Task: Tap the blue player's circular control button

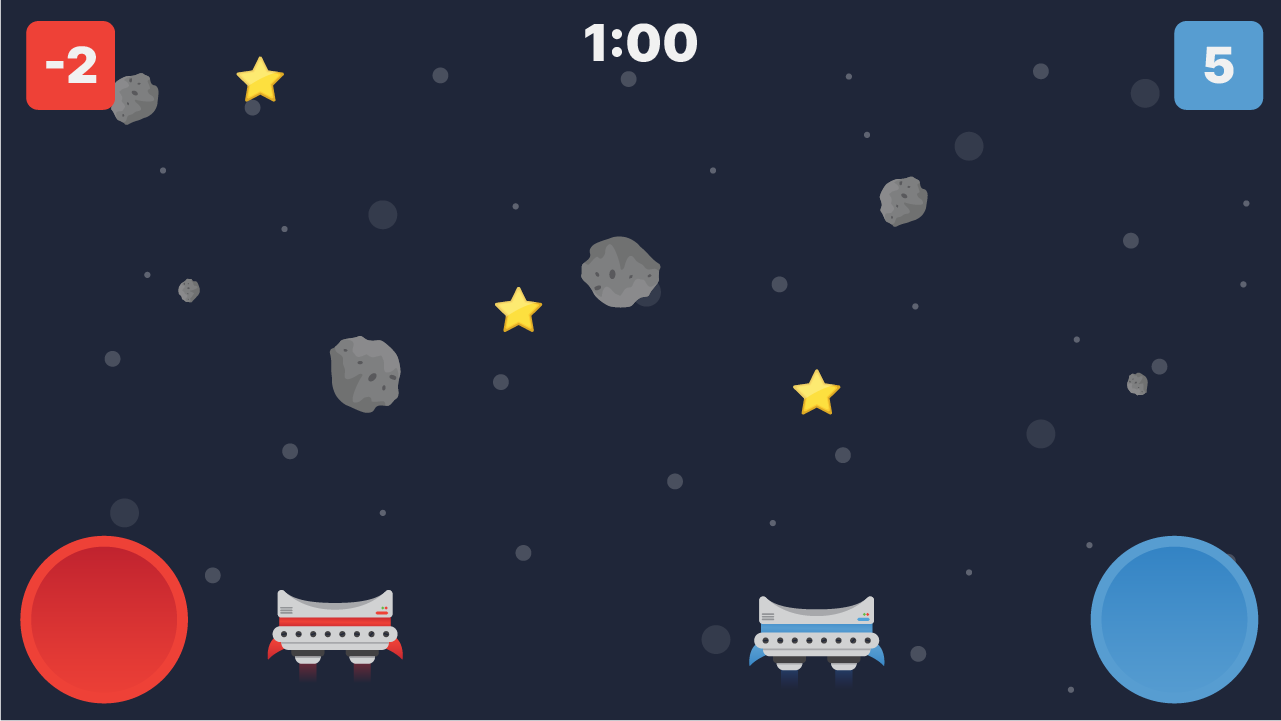Action: pos(1176,619)
